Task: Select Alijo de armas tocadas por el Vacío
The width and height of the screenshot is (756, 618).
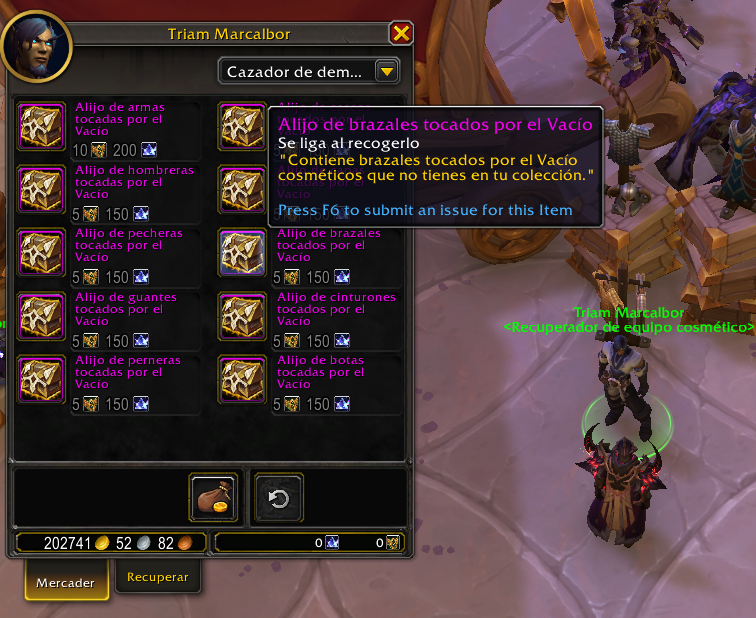Action: pos(41,125)
